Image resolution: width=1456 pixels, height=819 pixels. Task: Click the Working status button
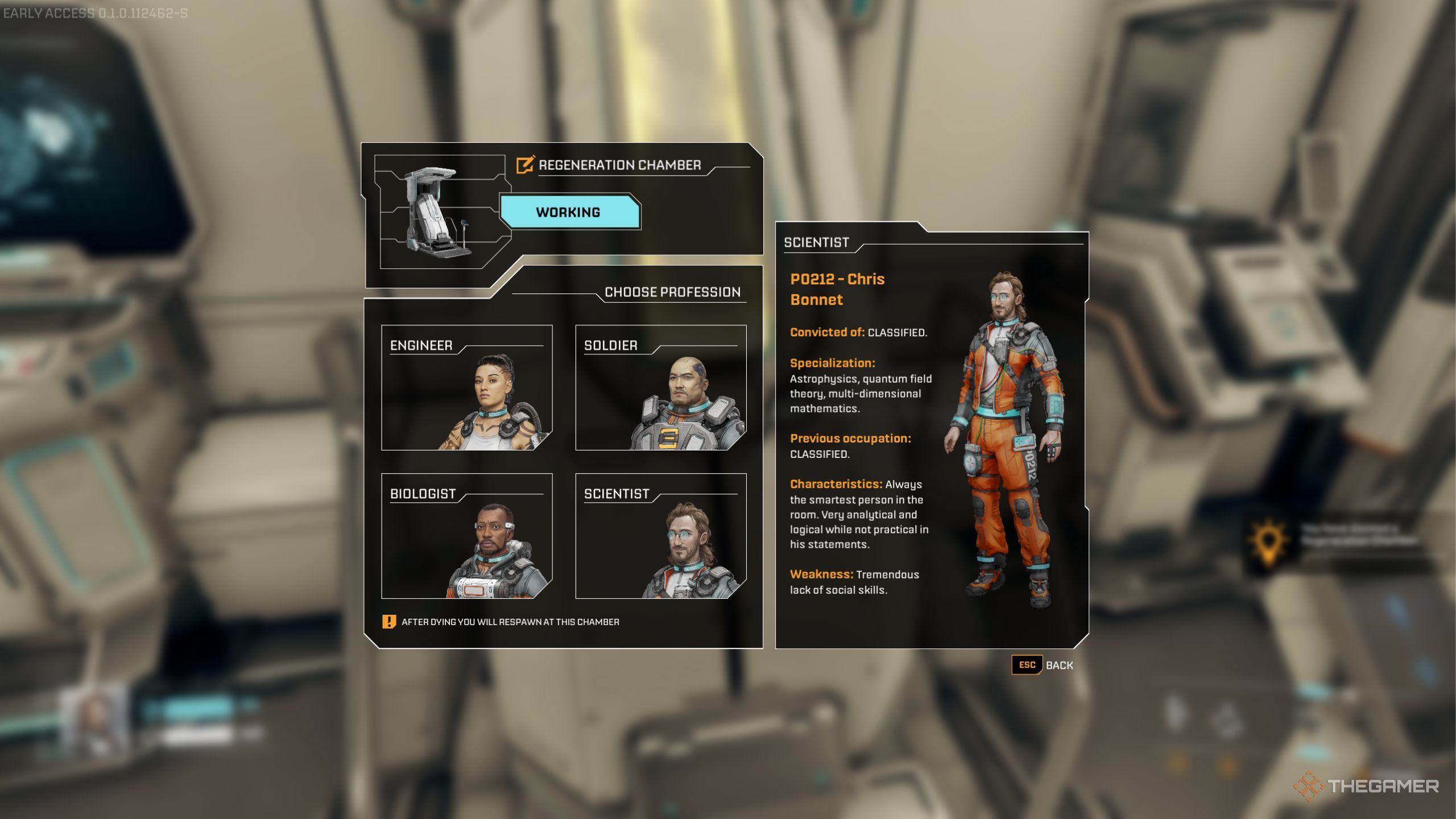tap(569, 212)
